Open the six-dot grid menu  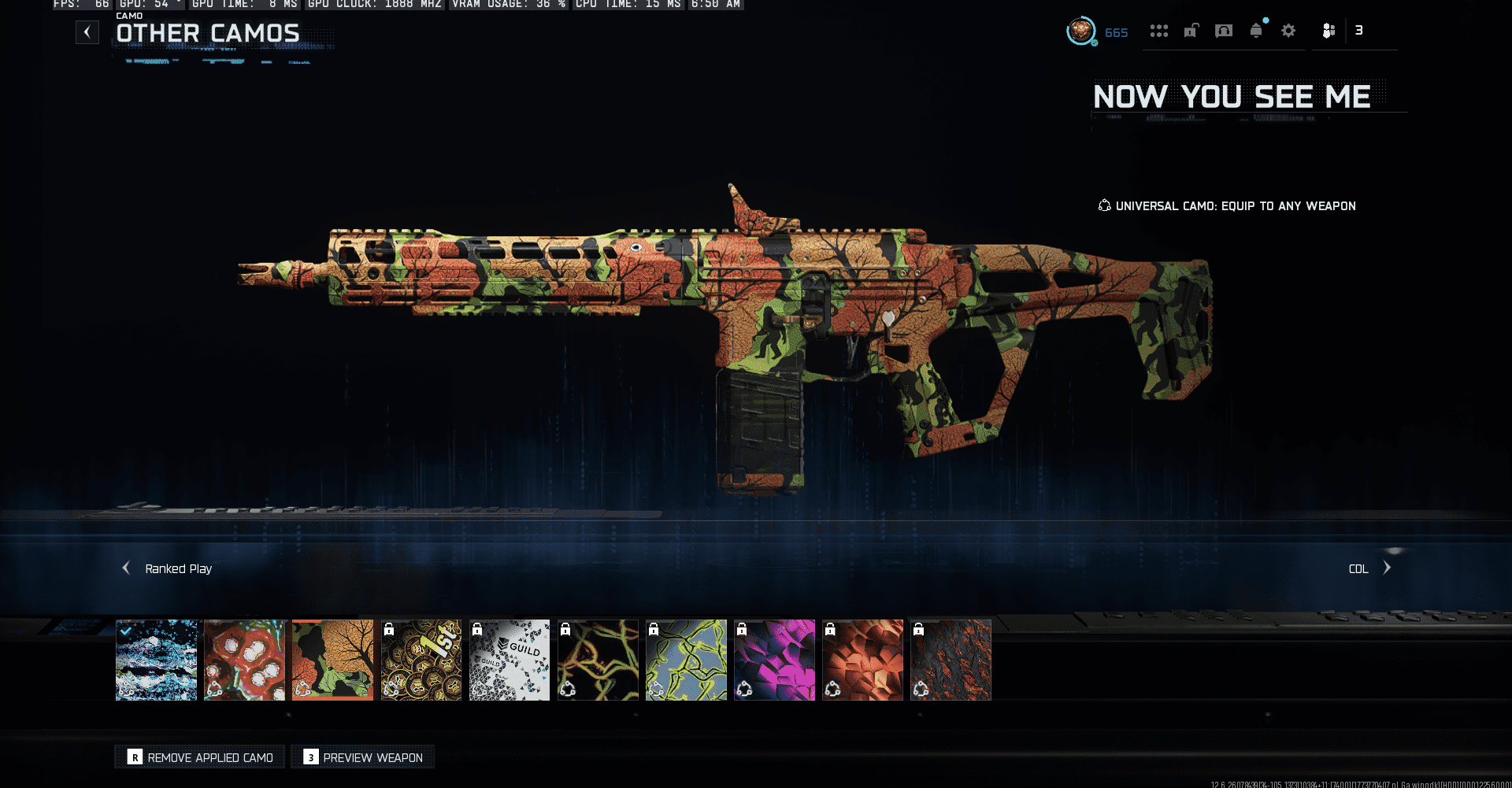[1158, 31]
